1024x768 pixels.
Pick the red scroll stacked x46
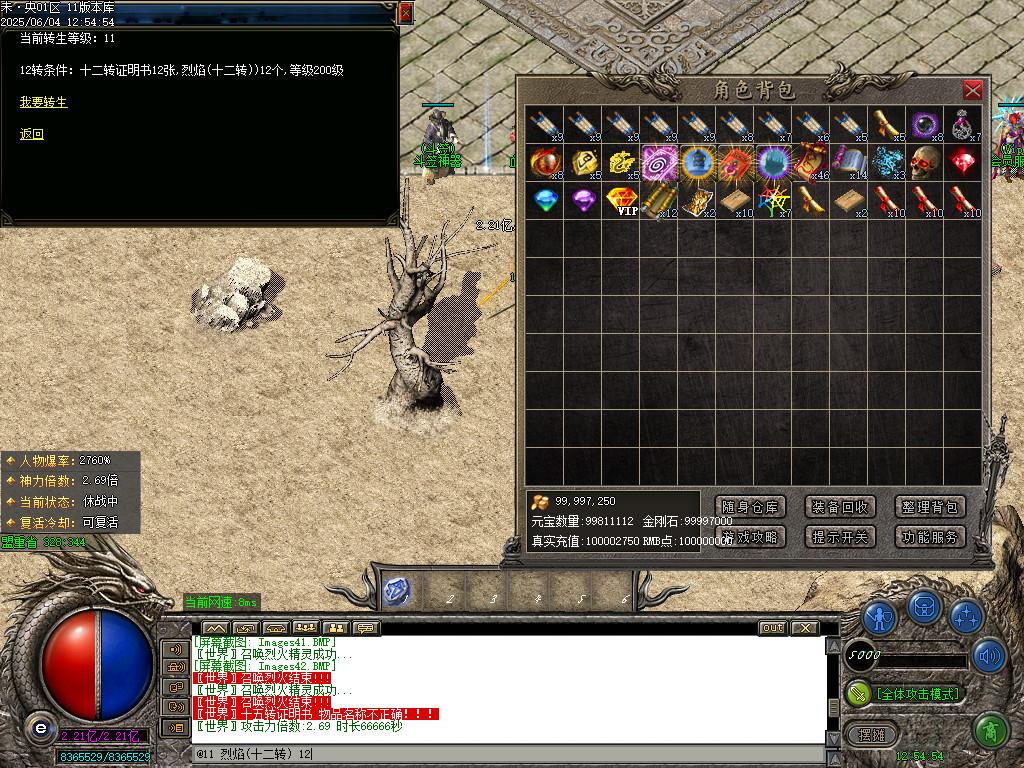(x=811, y=161)
